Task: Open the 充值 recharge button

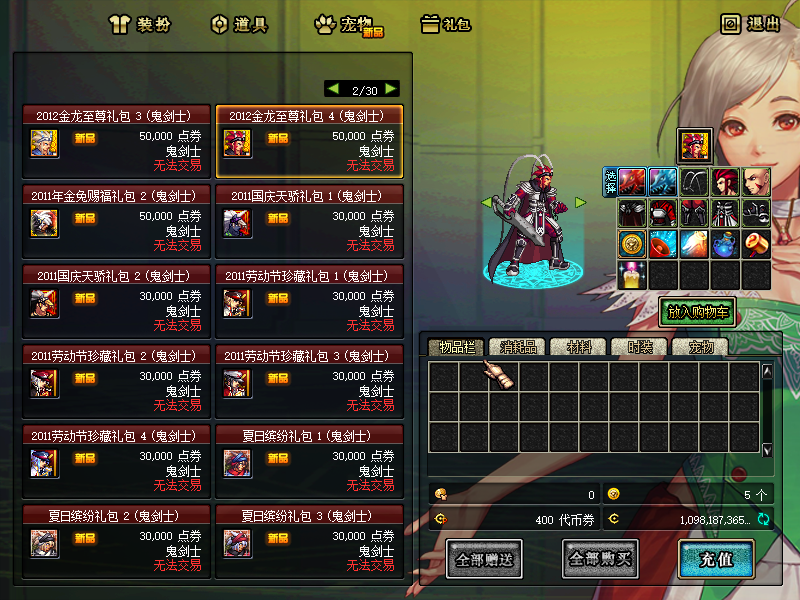Action: click(715, 559)
